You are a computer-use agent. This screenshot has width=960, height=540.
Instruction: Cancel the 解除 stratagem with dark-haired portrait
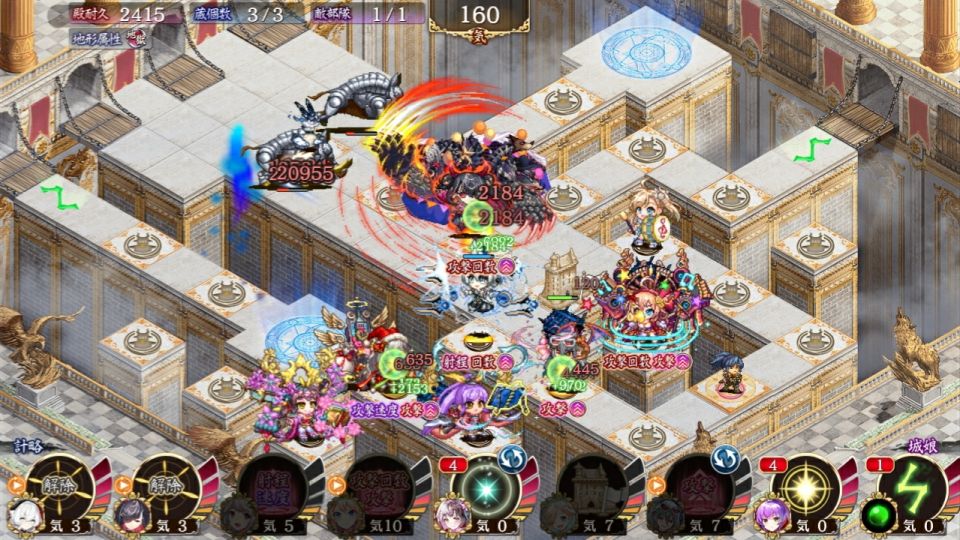166,487
